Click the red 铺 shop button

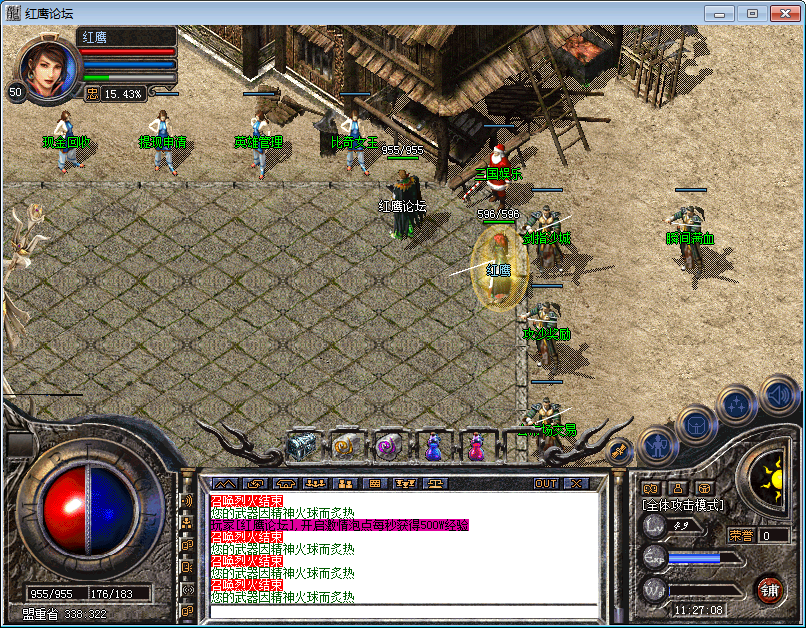769,588
